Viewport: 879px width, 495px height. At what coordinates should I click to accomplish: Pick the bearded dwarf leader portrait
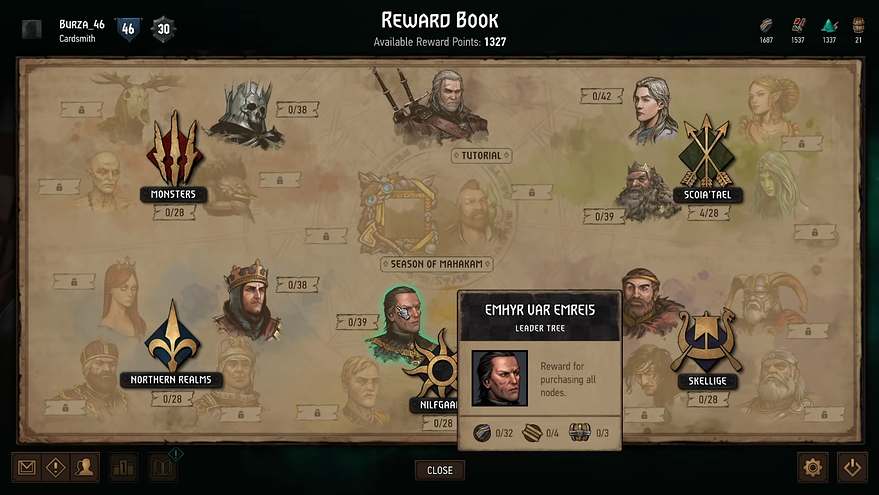(x=647, y=192)
